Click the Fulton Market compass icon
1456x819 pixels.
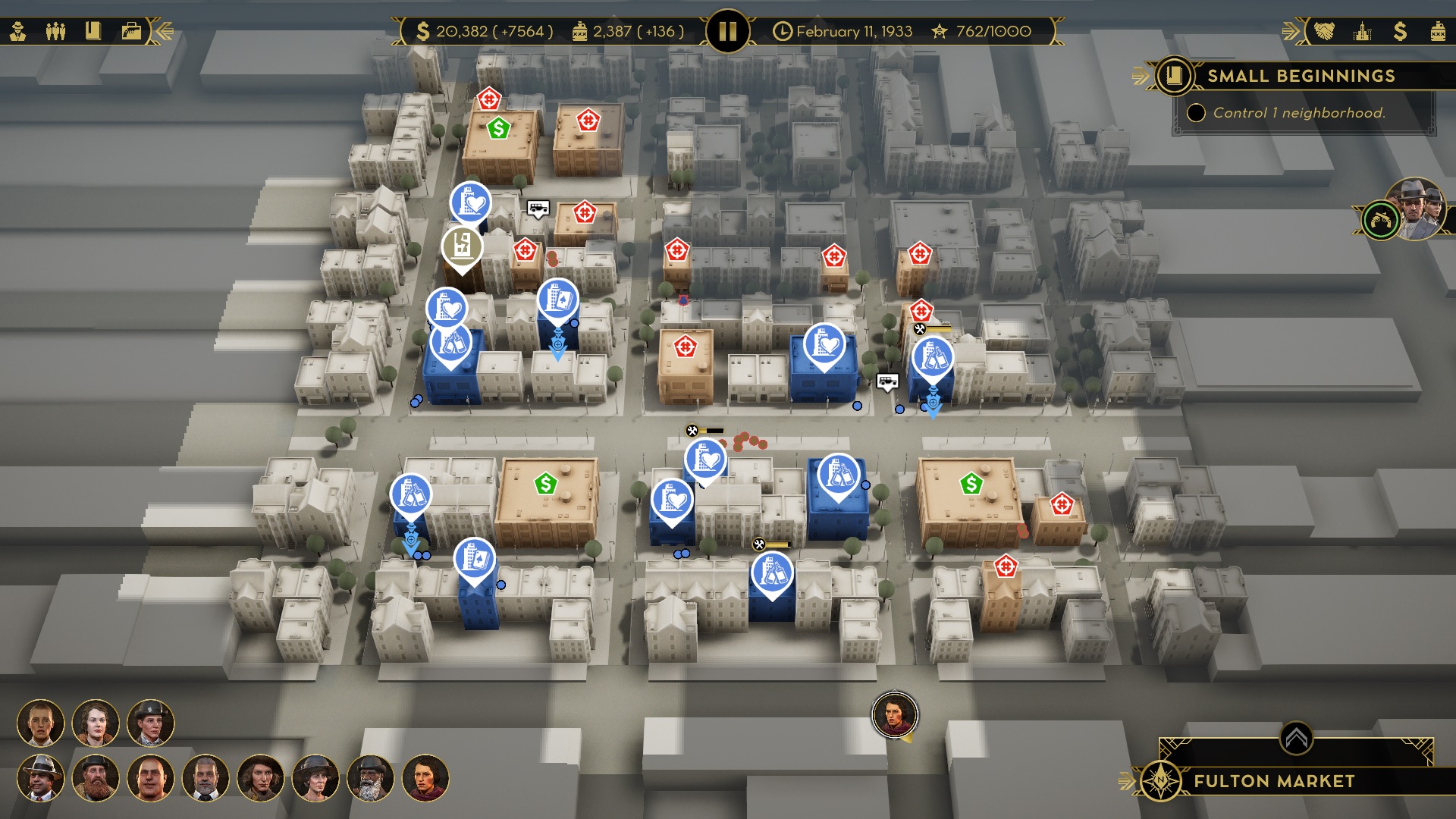tap(1160, 780)
